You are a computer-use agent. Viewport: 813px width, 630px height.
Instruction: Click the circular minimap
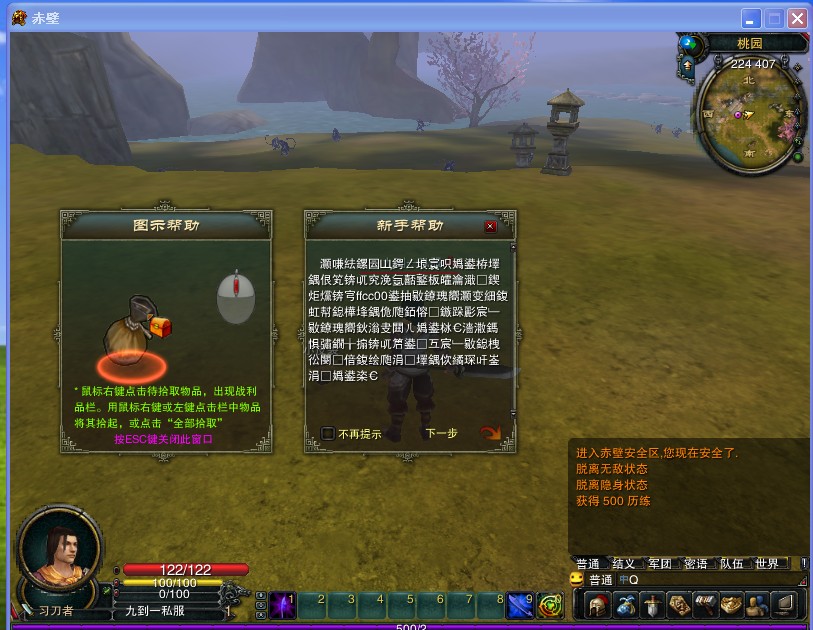tap(744, 116)
